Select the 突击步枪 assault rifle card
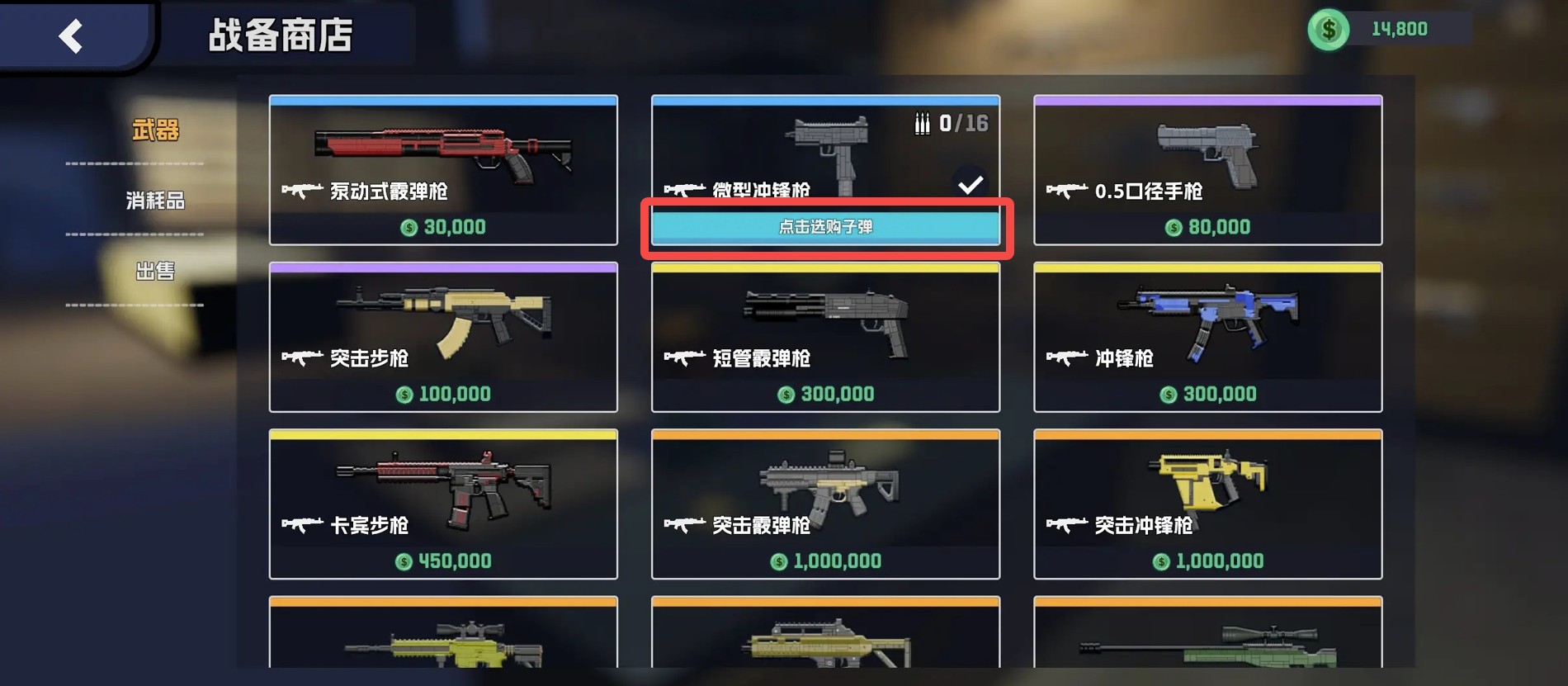Image resolution: width=1568 pixels, height=686 pixels. [443, 337]
